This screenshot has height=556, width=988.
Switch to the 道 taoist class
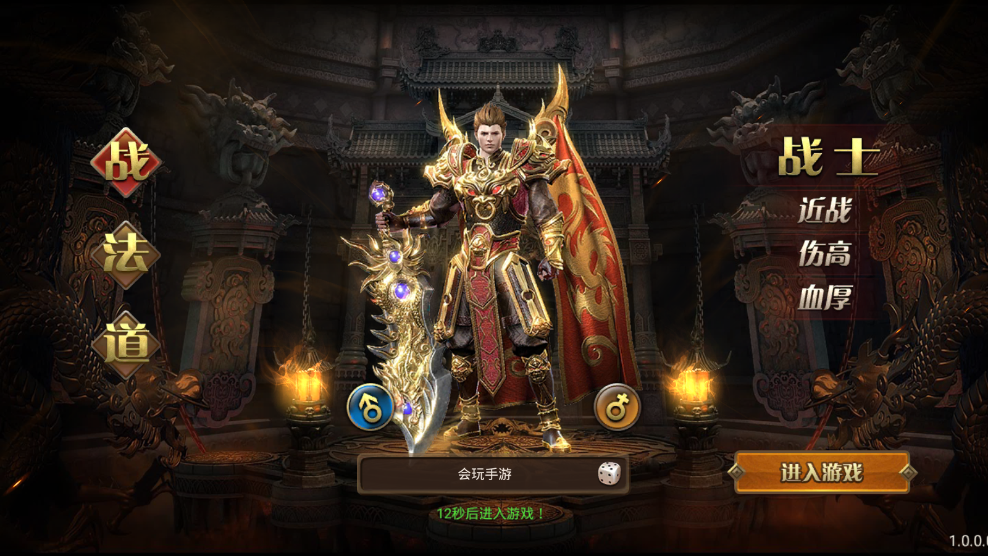click(x=125, y=344)
